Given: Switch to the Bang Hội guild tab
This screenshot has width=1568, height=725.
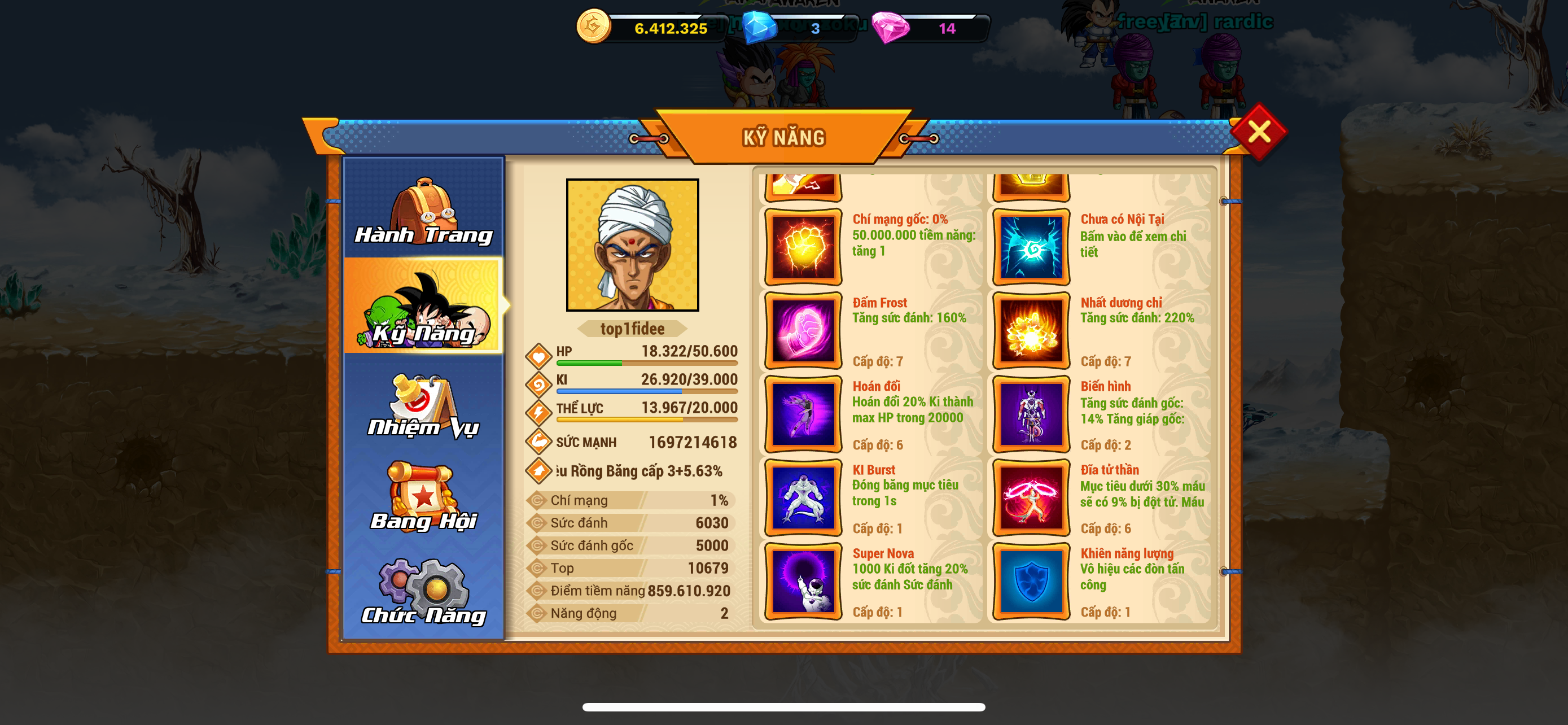Looking at the screenshot, I should point(424,496).
